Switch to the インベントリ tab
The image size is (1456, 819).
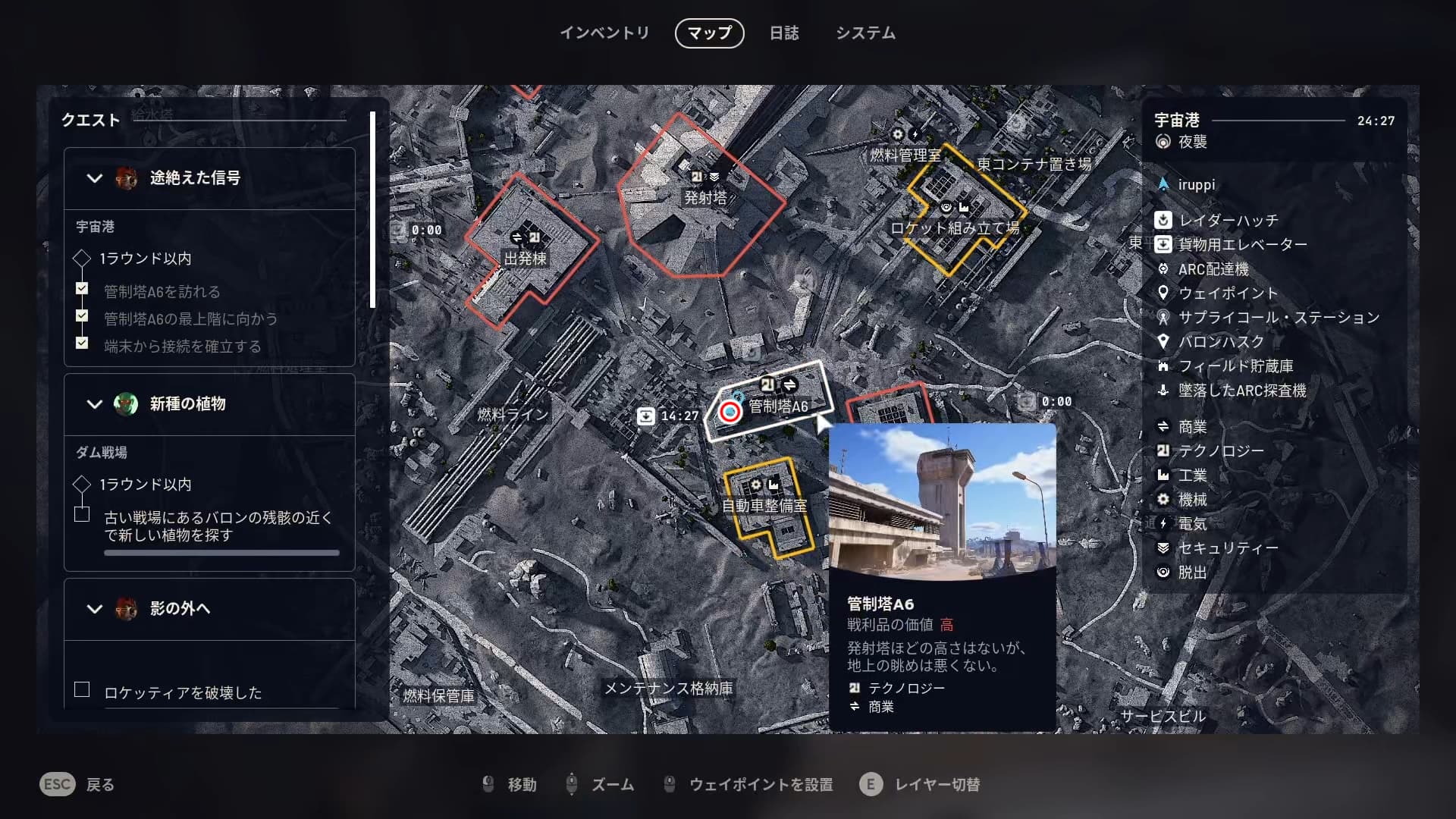tap(604, 33)
